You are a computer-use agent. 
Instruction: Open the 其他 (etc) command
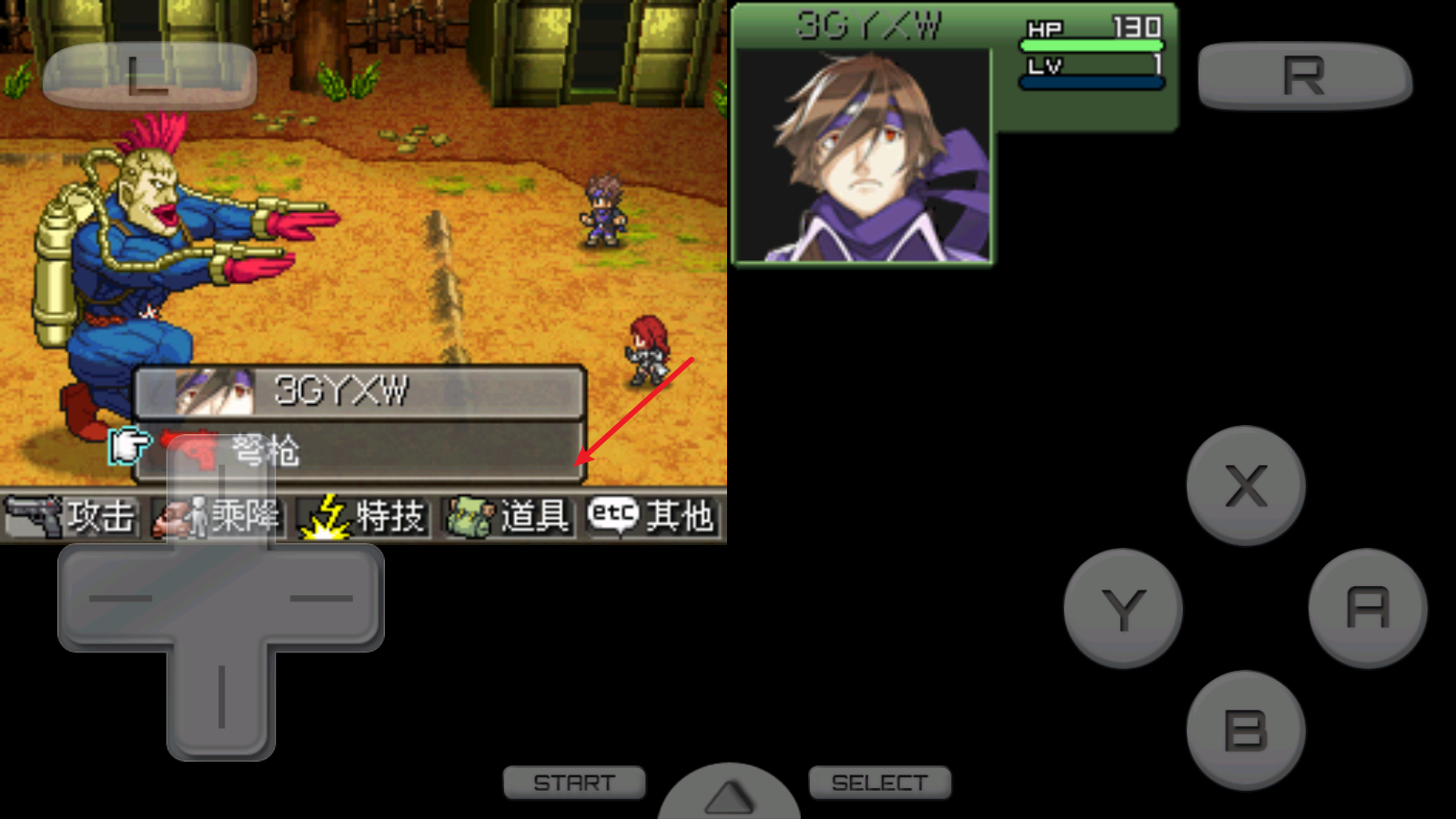pyautogui.click(x=652, y=517)
